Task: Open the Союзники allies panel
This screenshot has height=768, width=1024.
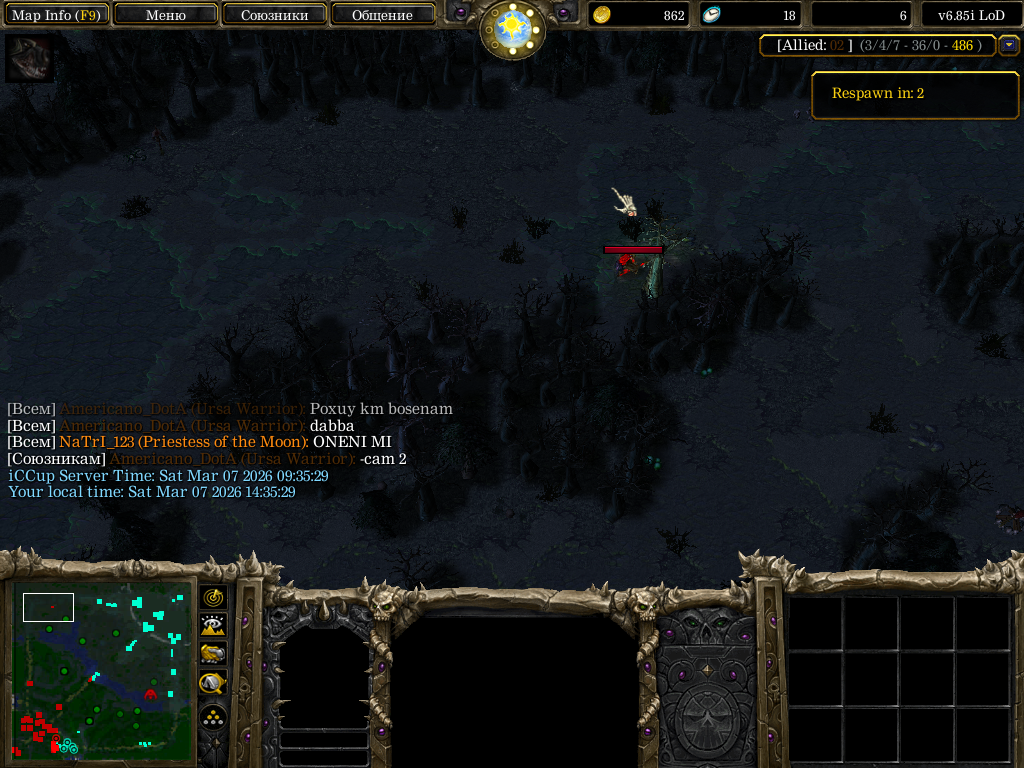Action: [x=274, y=15]
